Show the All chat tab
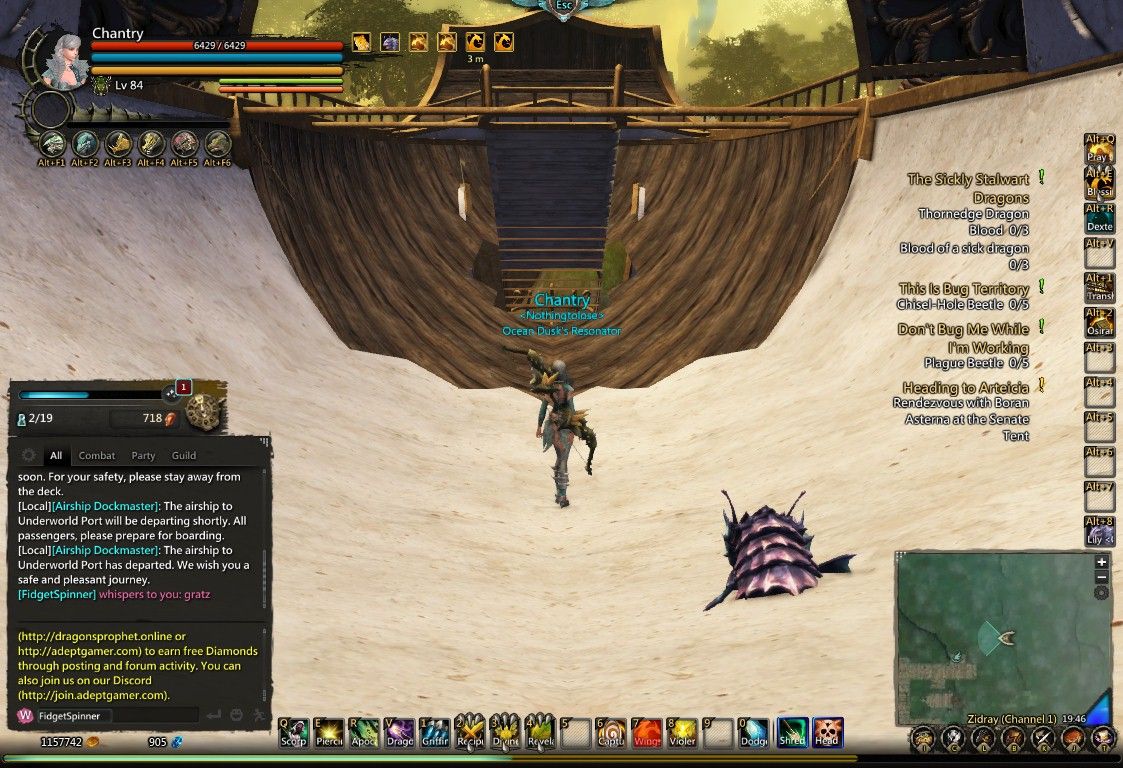 (56, 456)
